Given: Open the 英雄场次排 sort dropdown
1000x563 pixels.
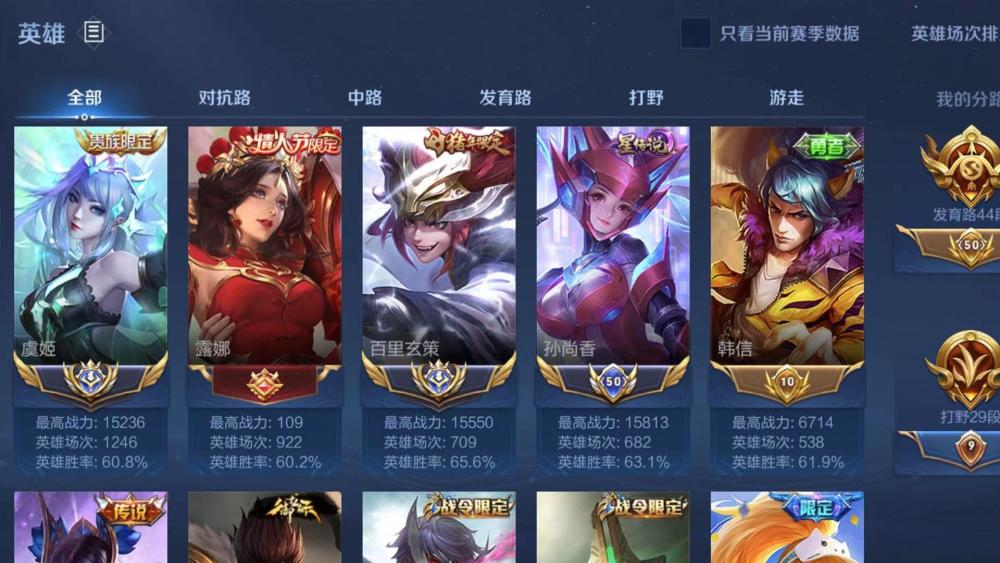Looking at the screenshot, I should click(x=954, y=33).
